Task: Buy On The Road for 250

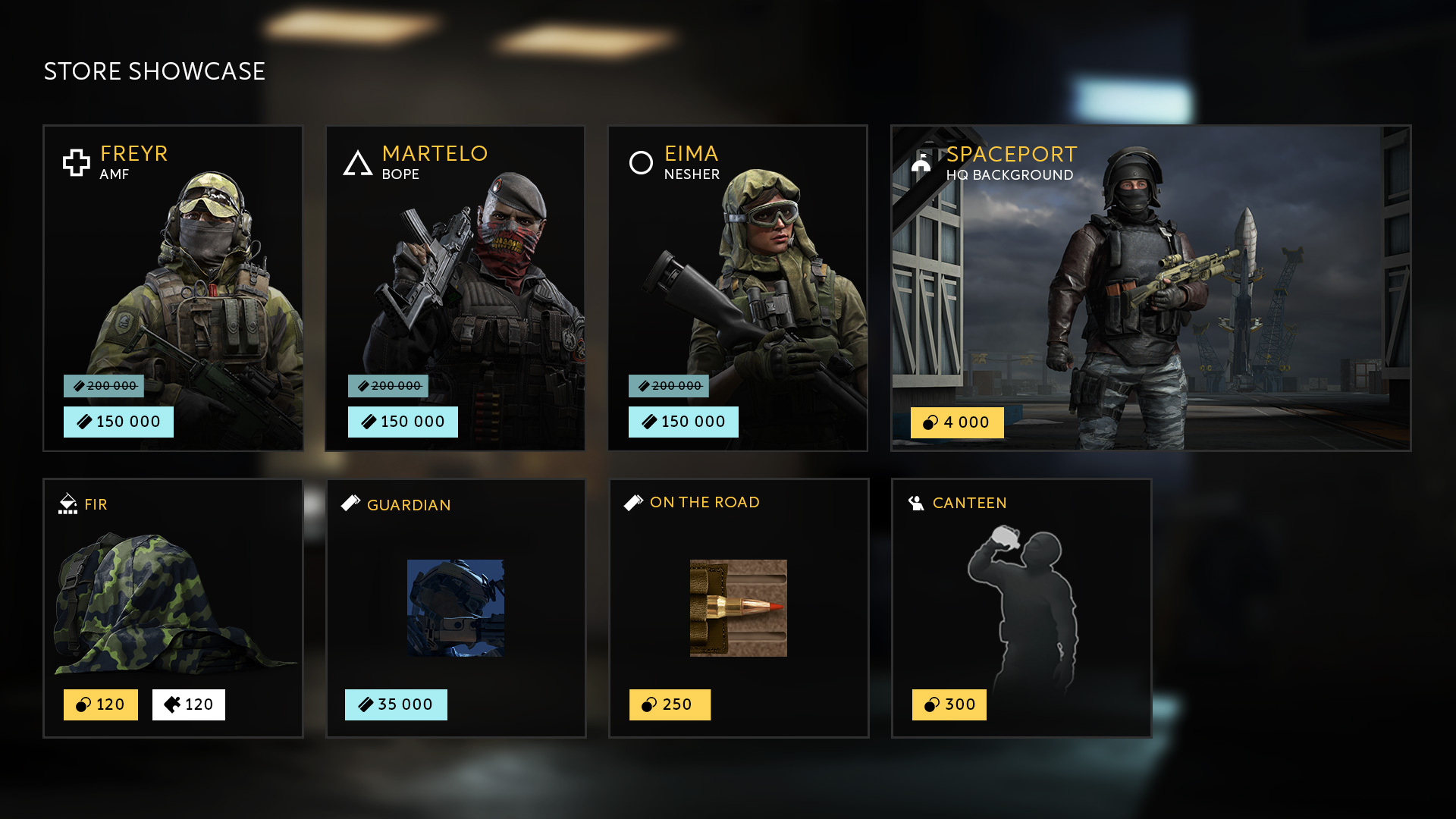Action: 670,704
